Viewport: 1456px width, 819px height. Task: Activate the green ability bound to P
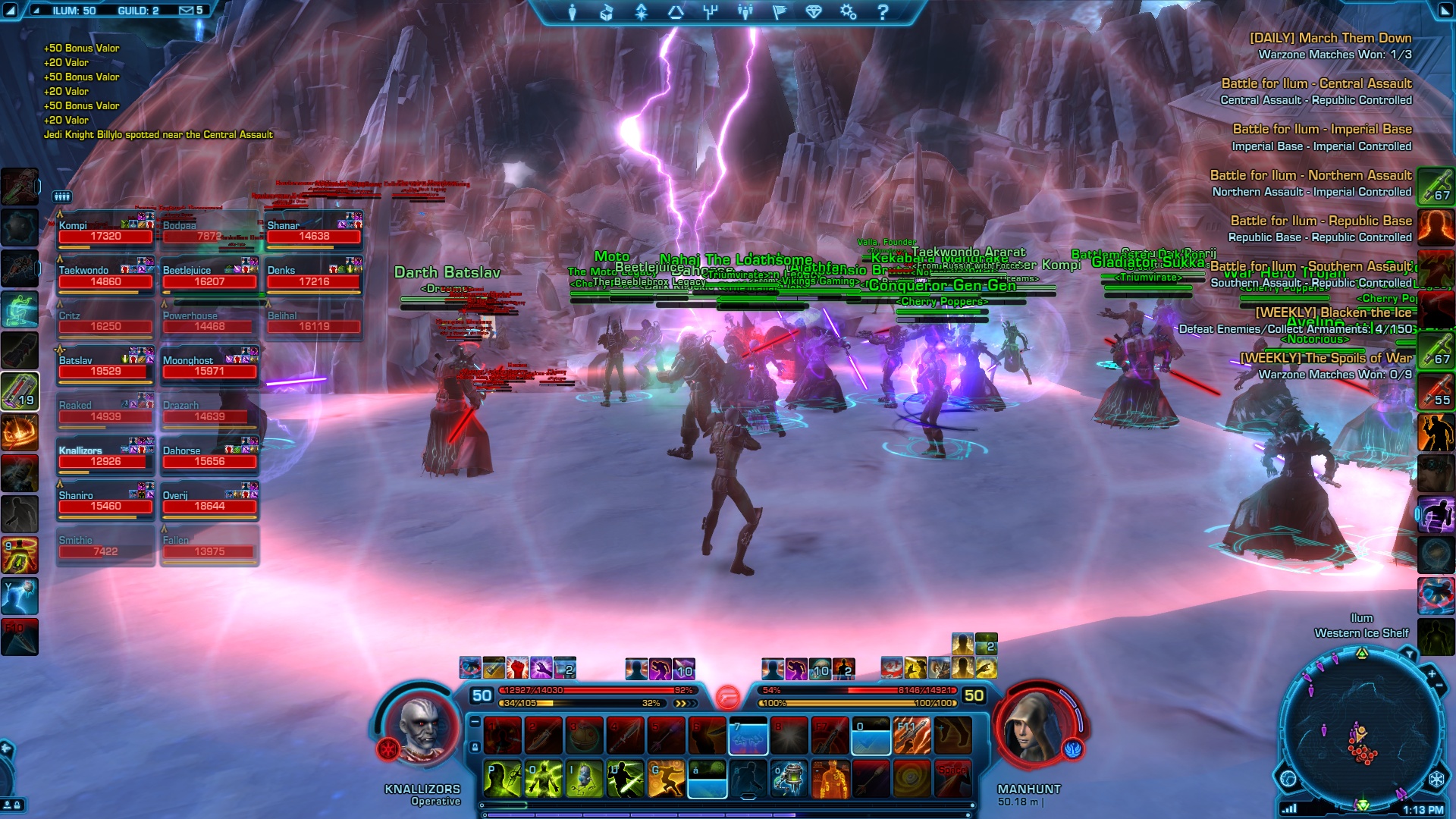click(x=502, y=779)
